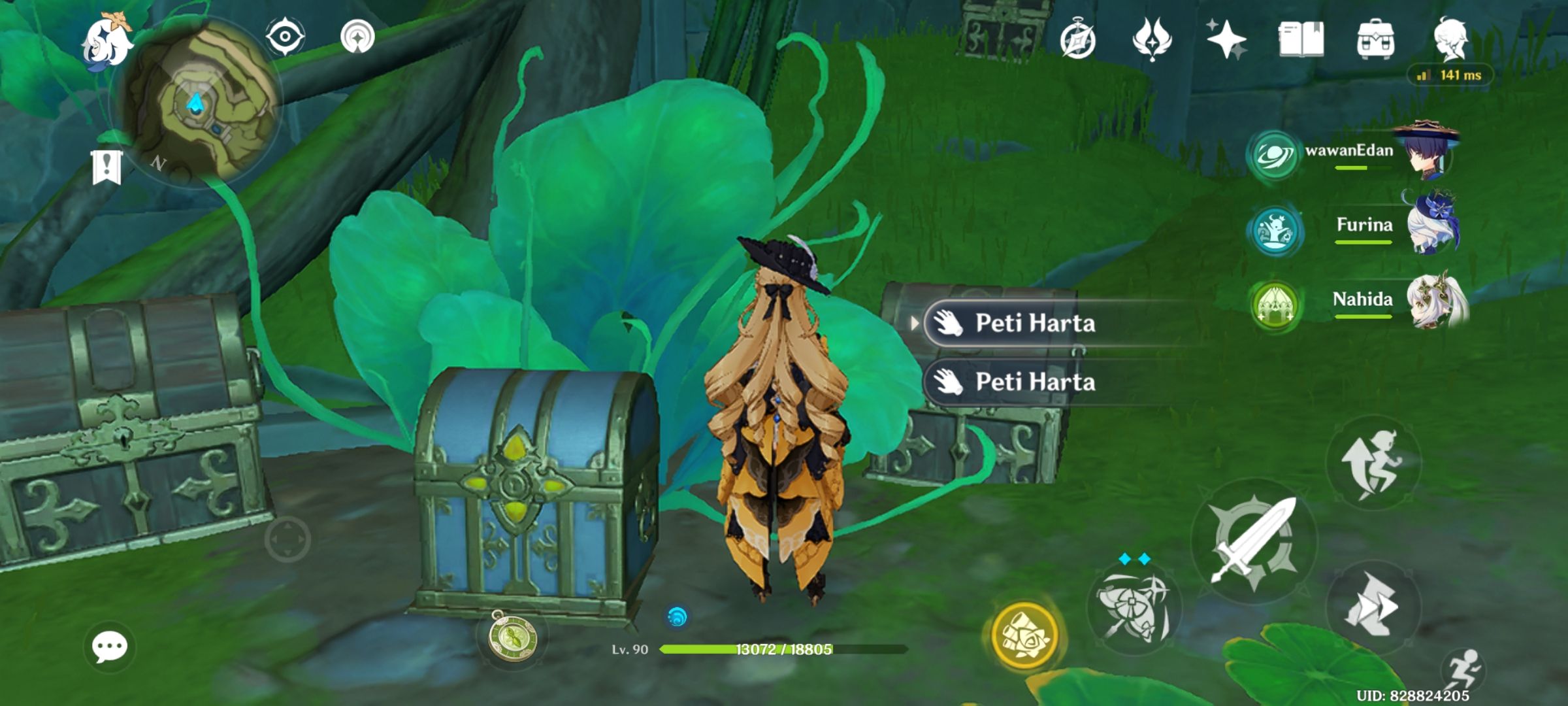
Task: Open the highlighted Peti Harta prompt
Action: click(1034, 323)
